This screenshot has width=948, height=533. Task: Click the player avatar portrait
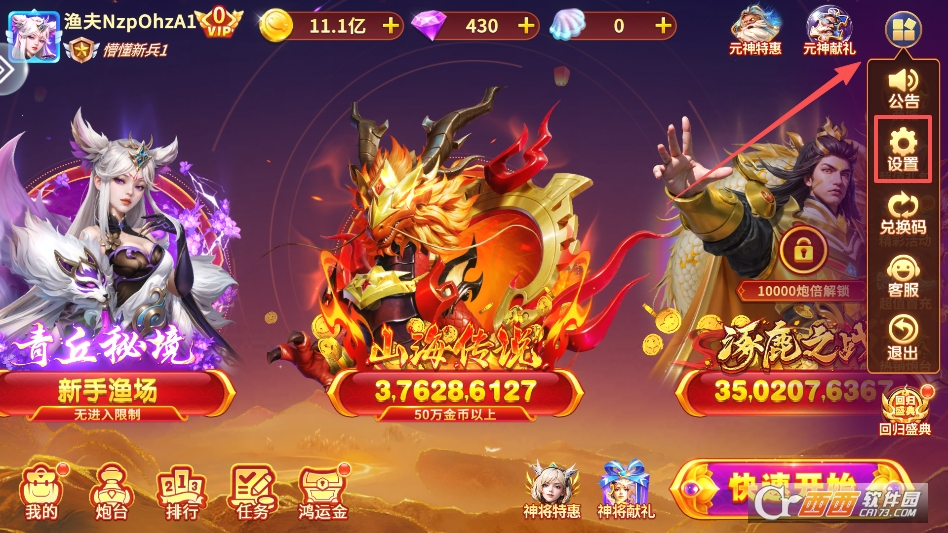click(x=33, y=30)
